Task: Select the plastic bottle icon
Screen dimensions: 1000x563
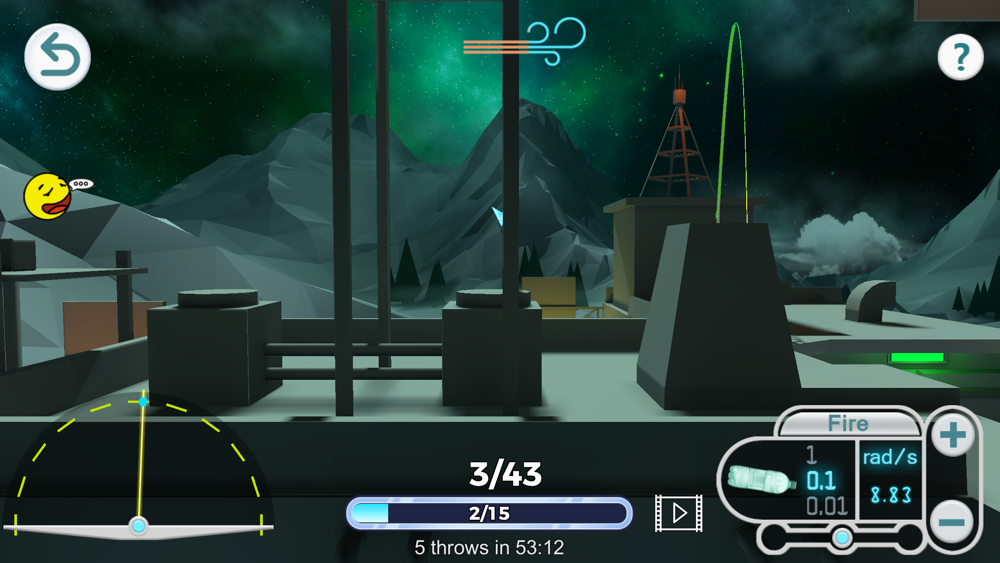Action: tap(760, 480)
